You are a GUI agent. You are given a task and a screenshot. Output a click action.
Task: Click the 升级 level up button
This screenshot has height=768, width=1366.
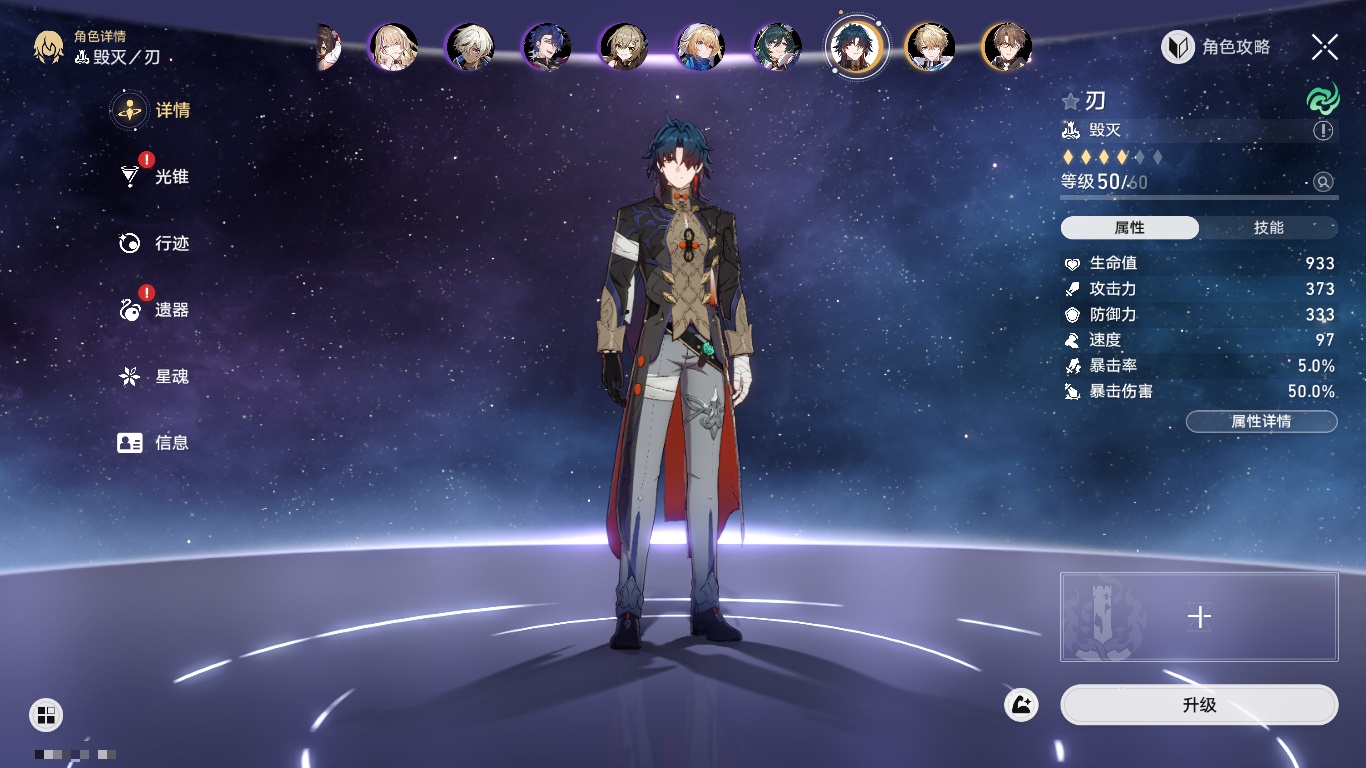[1198, 705]
